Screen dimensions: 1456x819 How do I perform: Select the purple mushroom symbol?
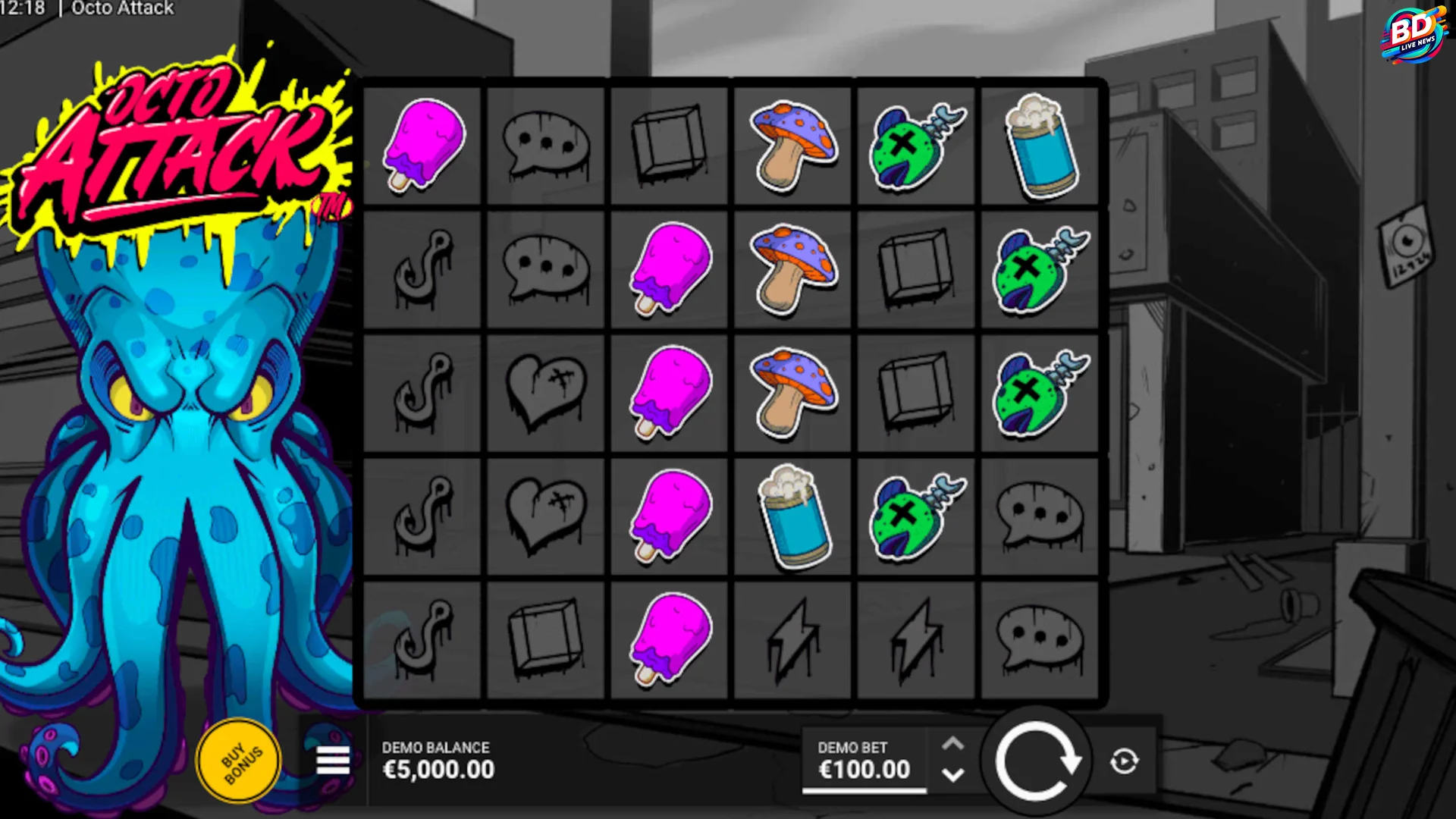click(792, 144)
